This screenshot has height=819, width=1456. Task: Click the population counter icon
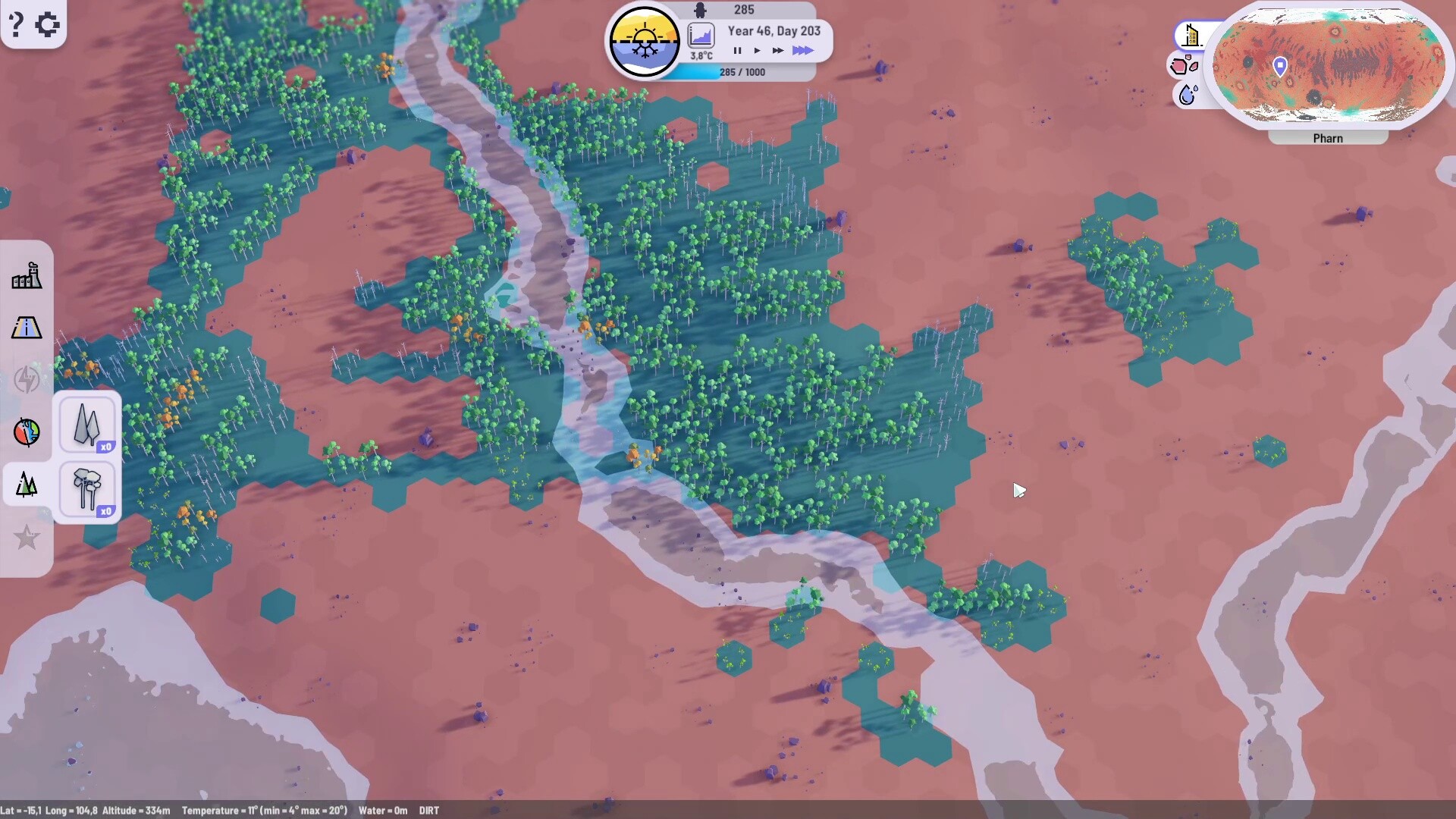[699, 10]
